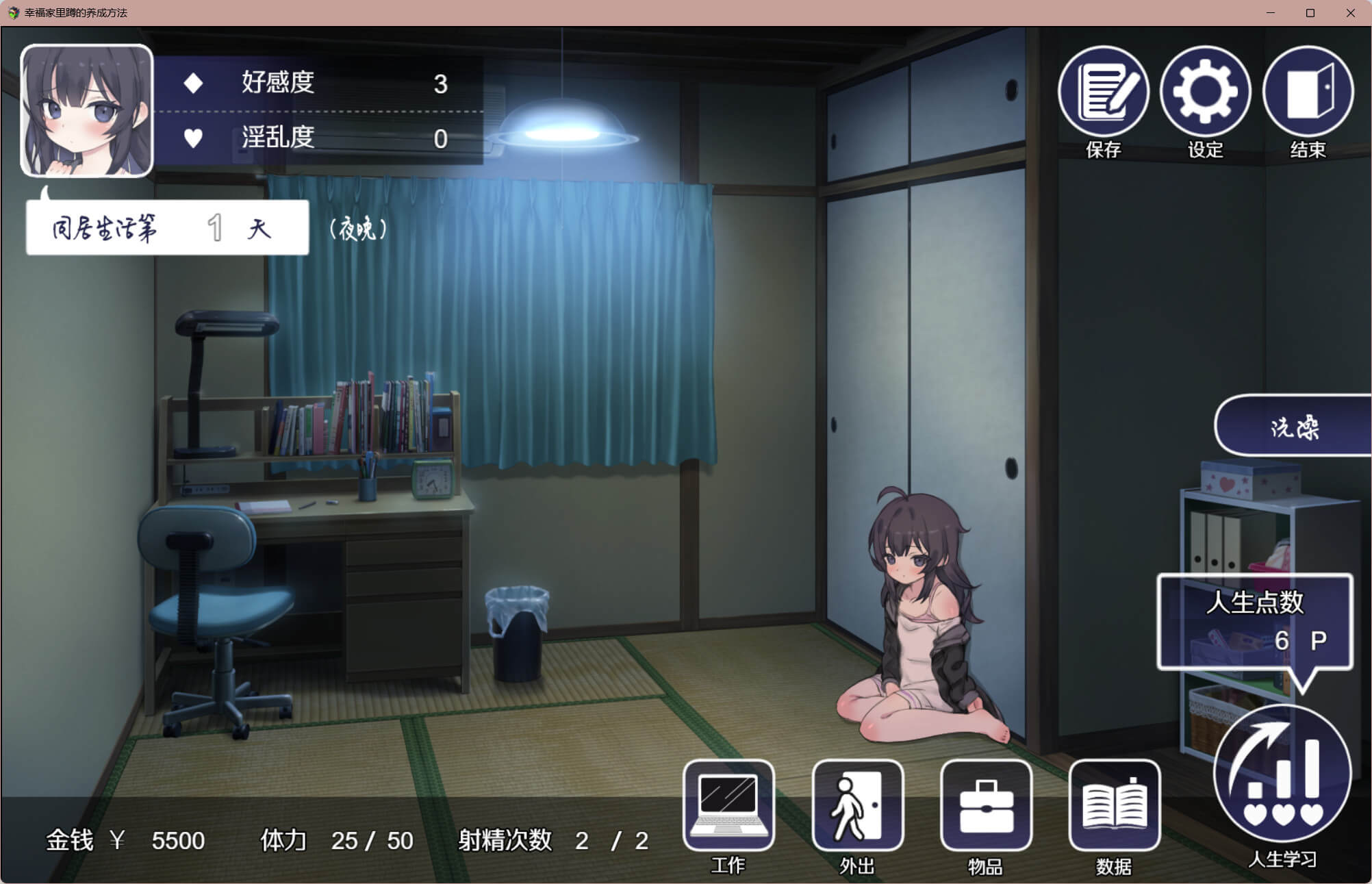Open the 物品 briefcase items menu
The width and height of the screenshot is (1372, 884).
[986, 805]
